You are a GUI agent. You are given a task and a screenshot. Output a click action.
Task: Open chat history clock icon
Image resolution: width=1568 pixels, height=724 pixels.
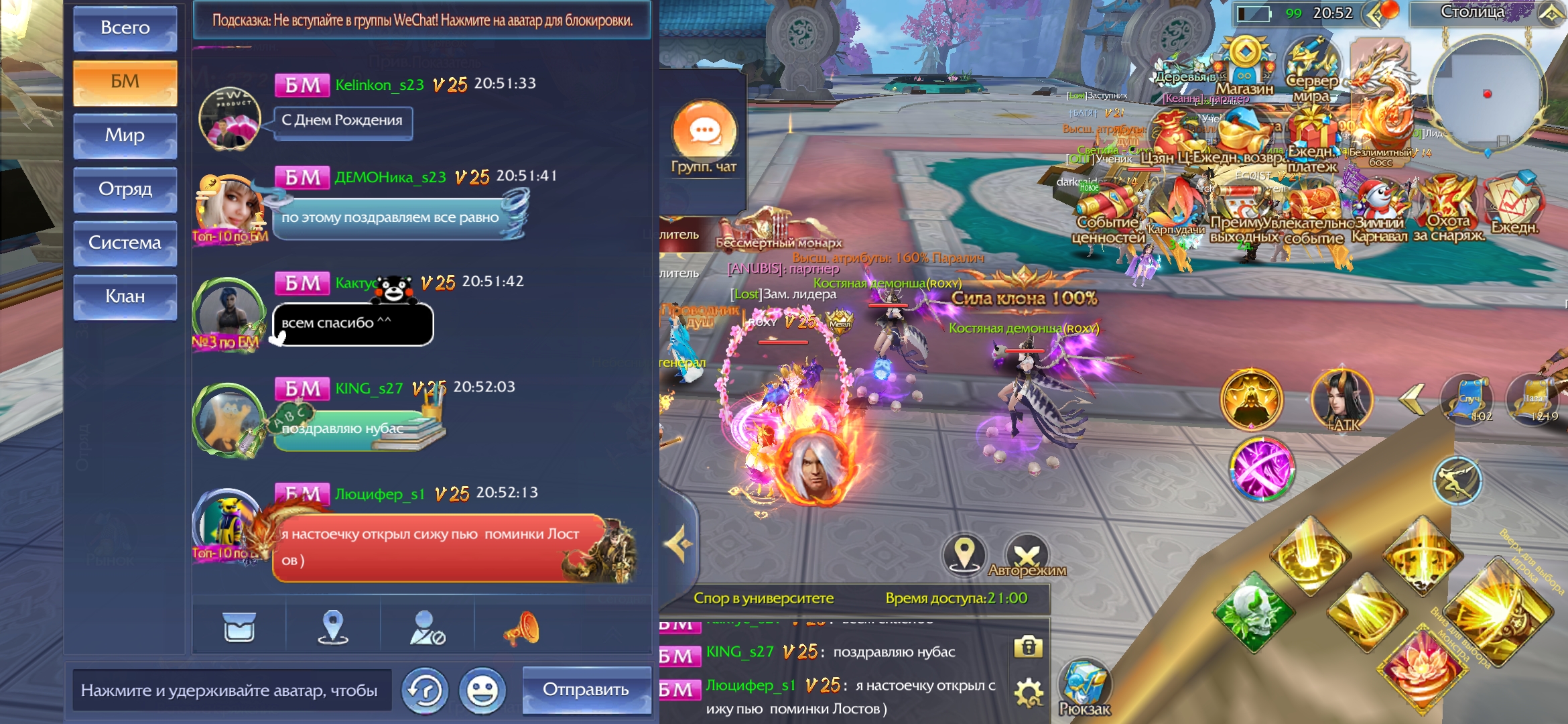[x=425, y=690]
